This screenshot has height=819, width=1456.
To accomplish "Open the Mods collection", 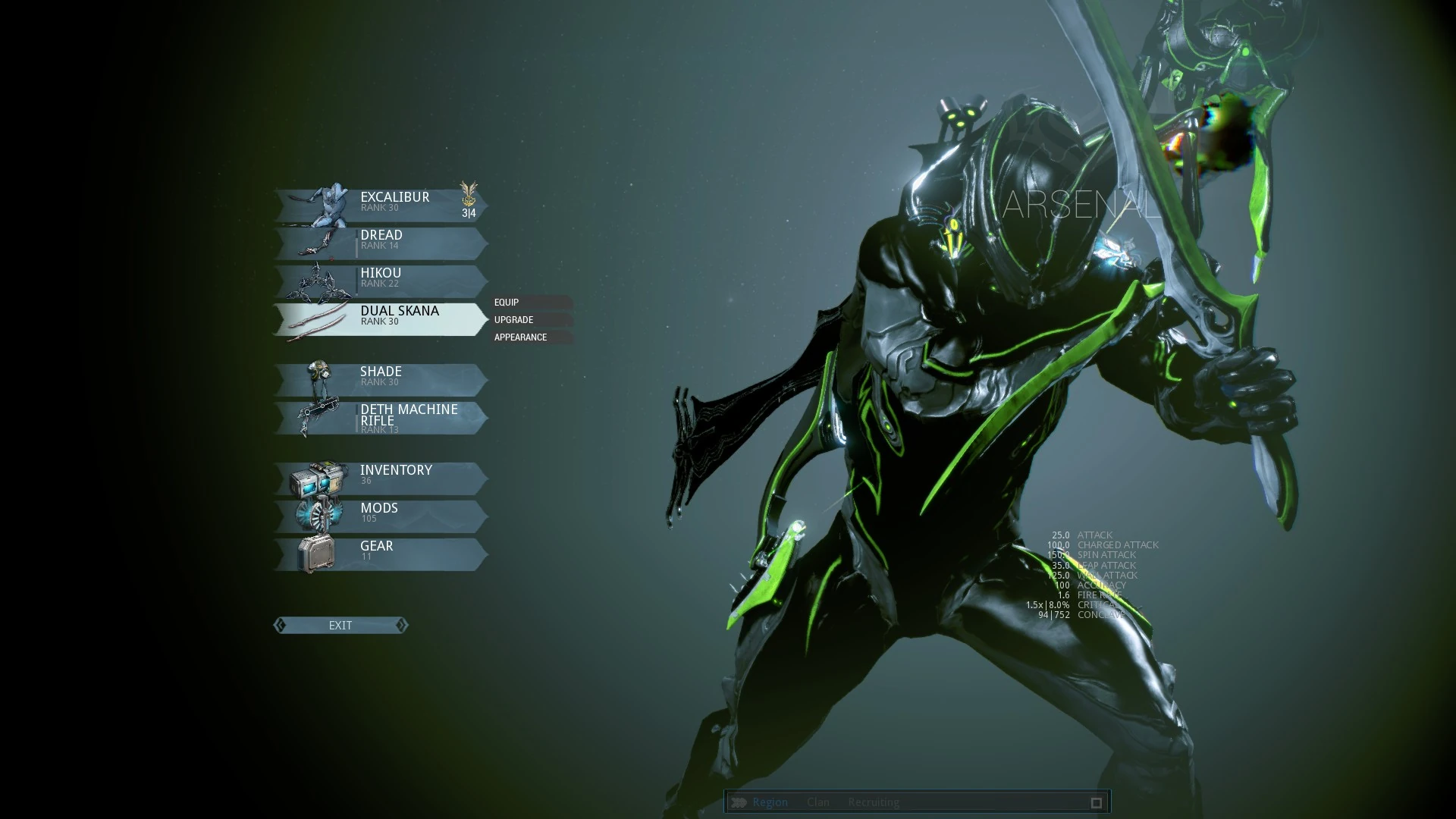I will (x=381, y=516).
